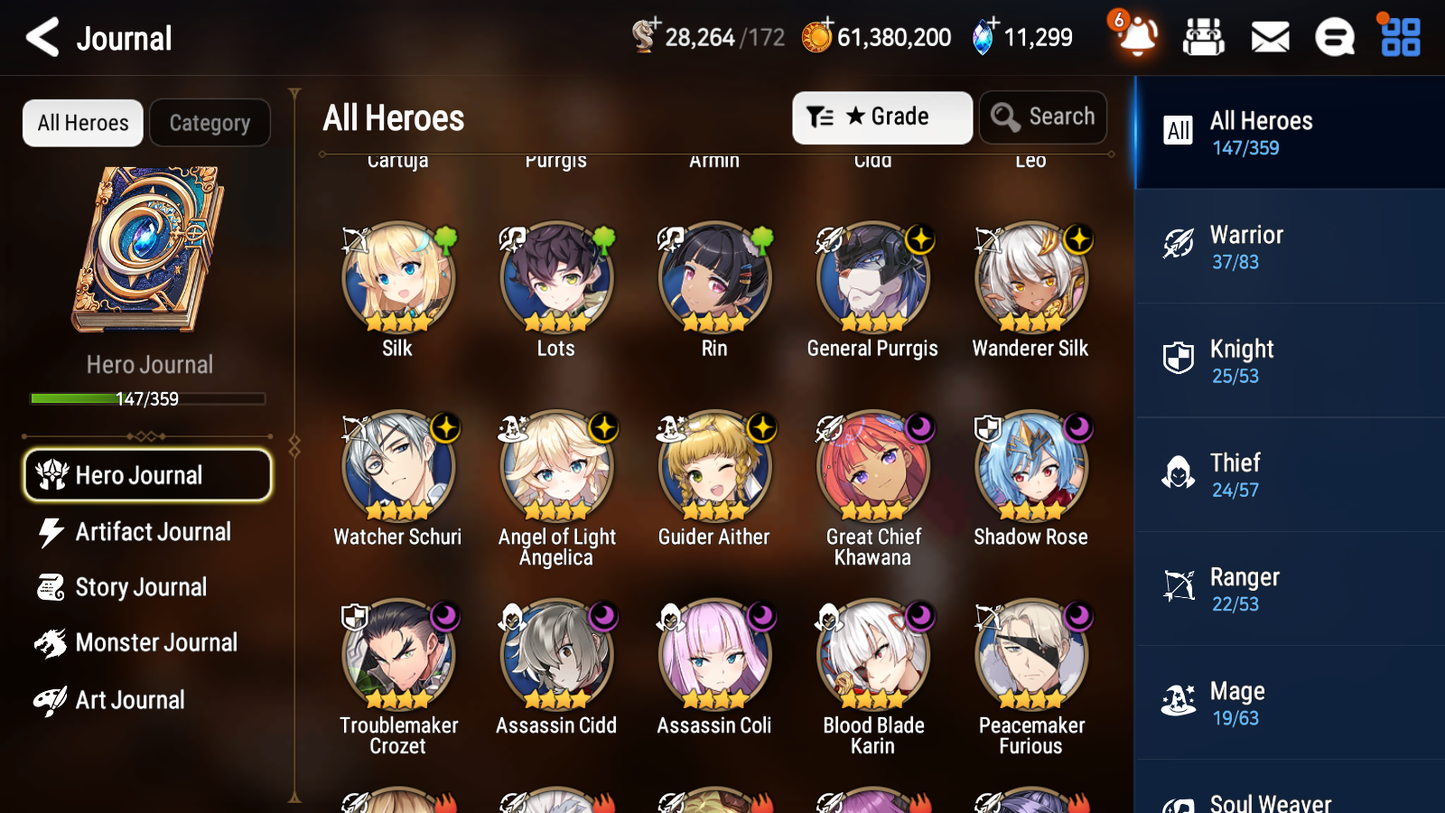Click the back arrow to leave the Journal

[x=42, y=37]
